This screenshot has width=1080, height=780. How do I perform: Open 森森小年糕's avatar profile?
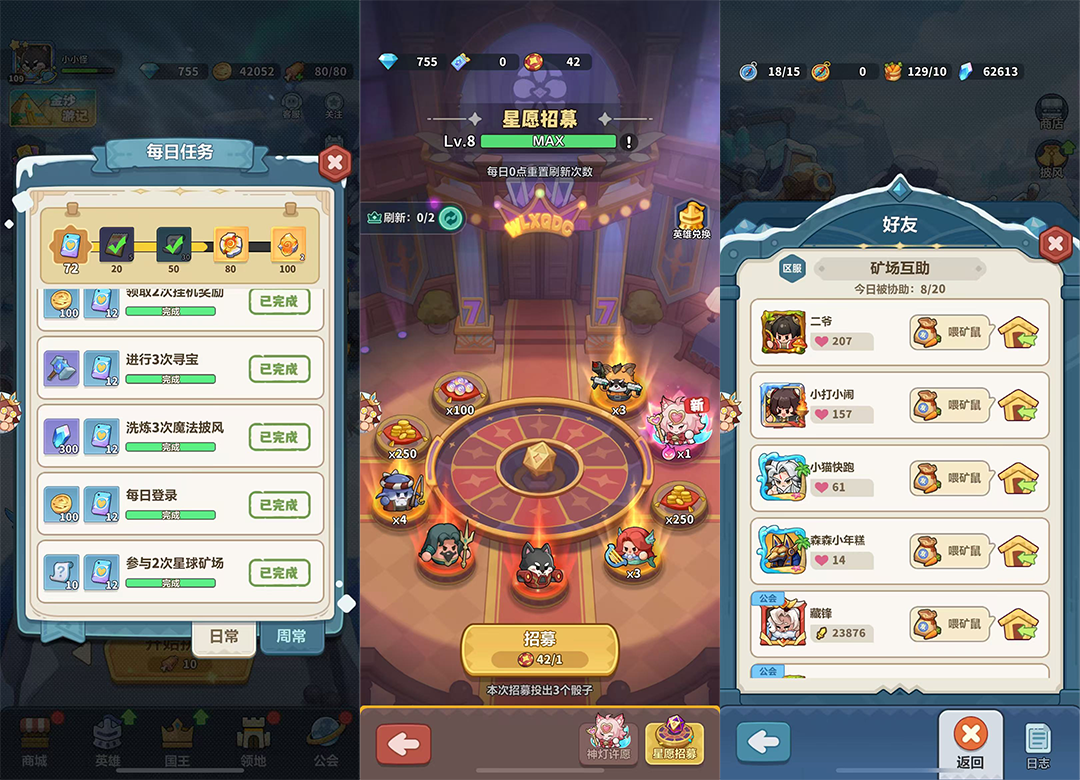[782, 551]
